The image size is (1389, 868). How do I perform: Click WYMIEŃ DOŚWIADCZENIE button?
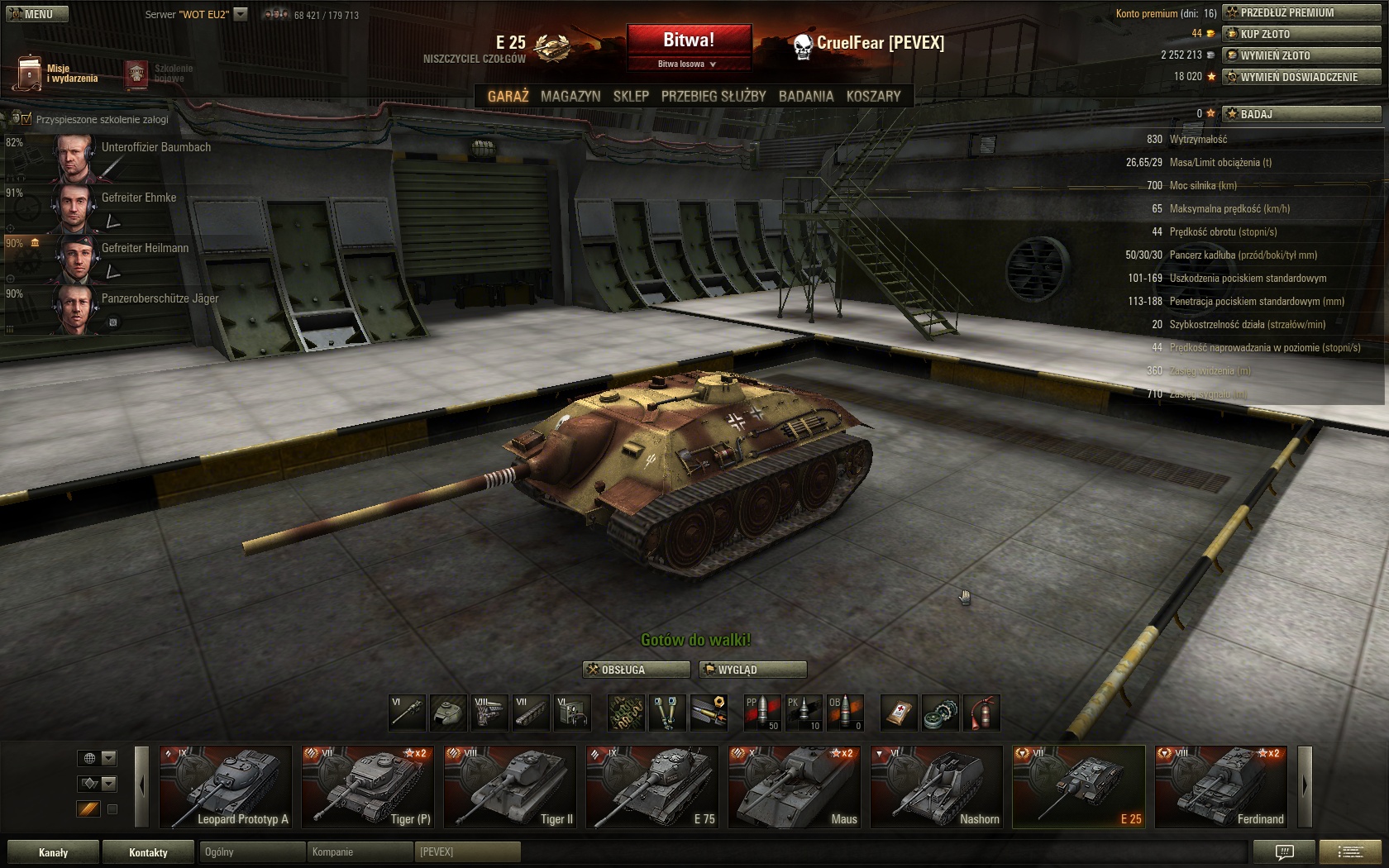(1301, 77)
